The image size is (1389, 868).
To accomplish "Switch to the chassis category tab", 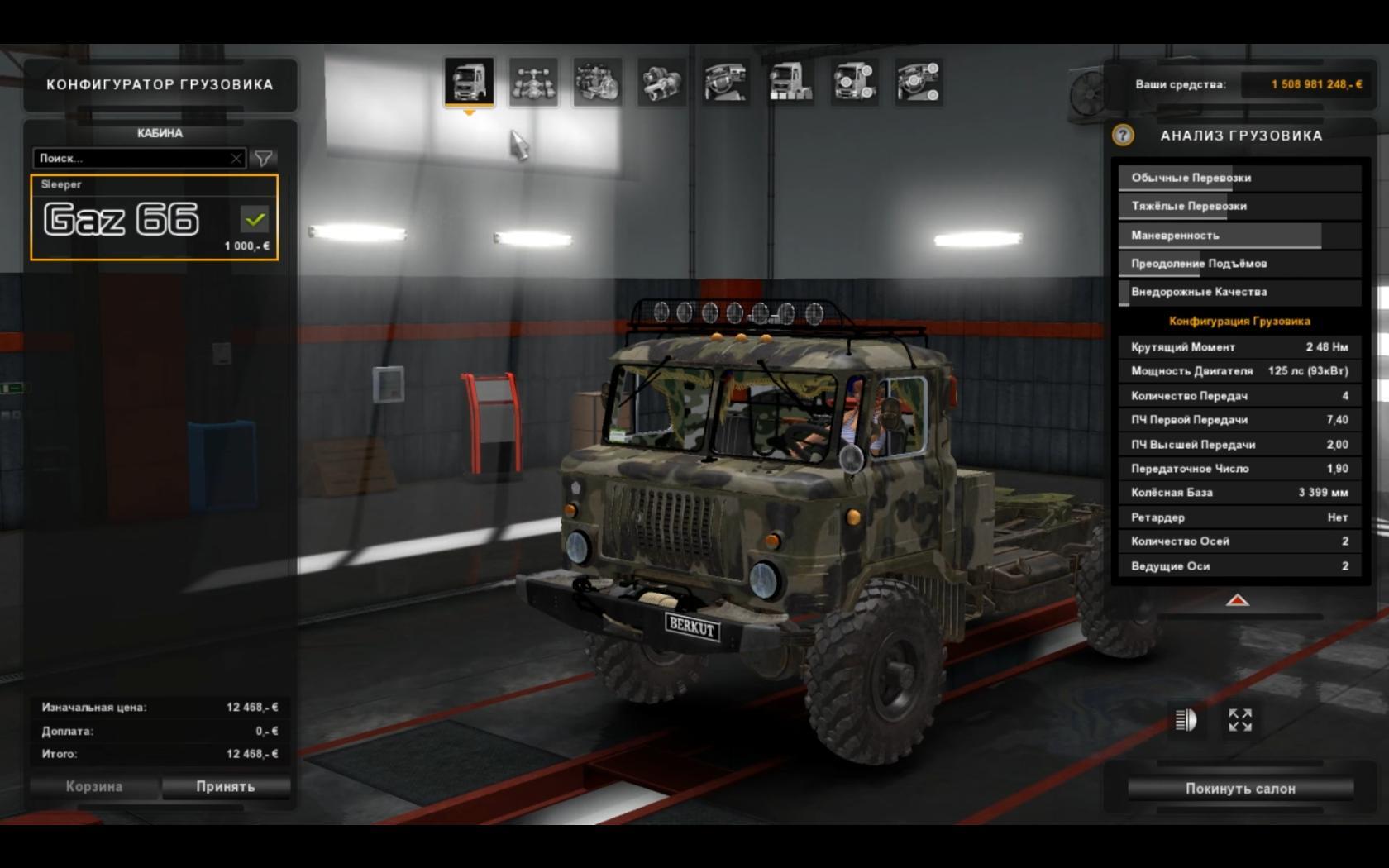I will (533, 82).
